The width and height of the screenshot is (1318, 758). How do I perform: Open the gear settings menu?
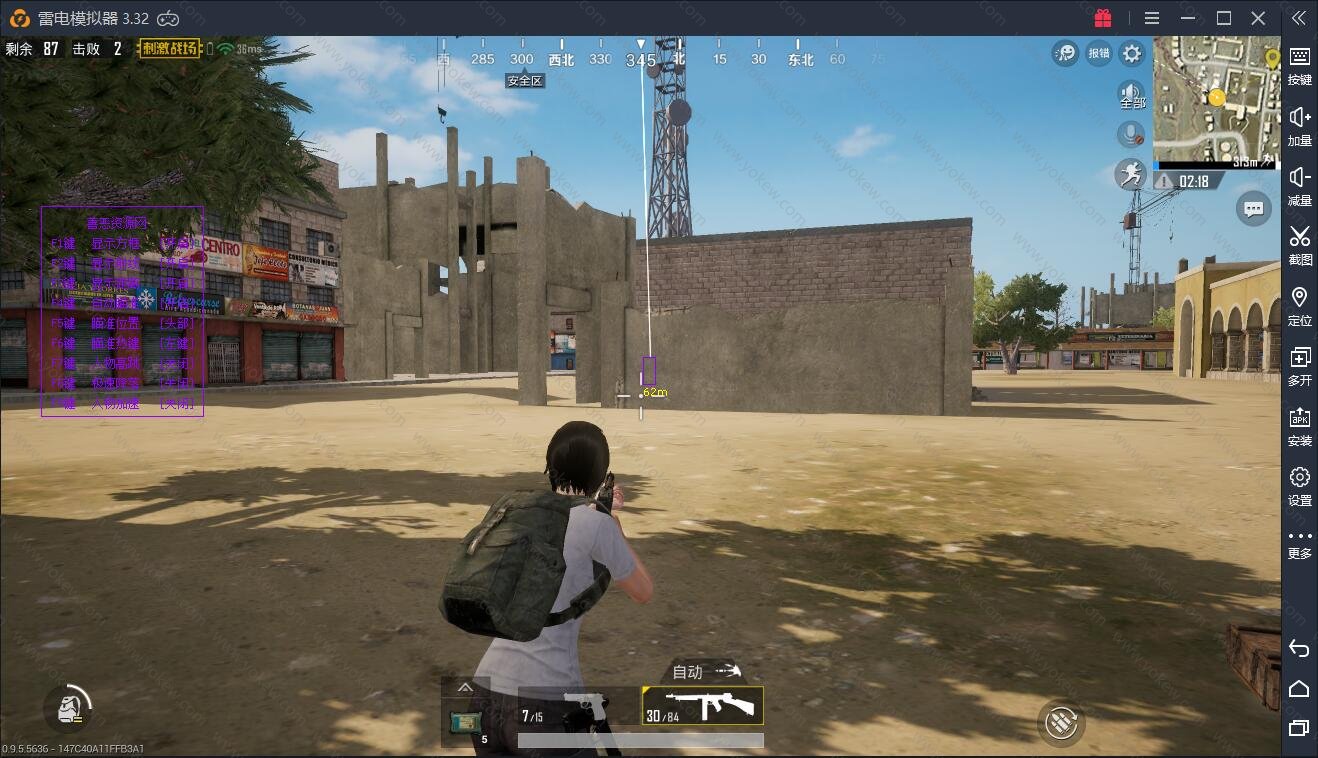(x=1131, y=53)
